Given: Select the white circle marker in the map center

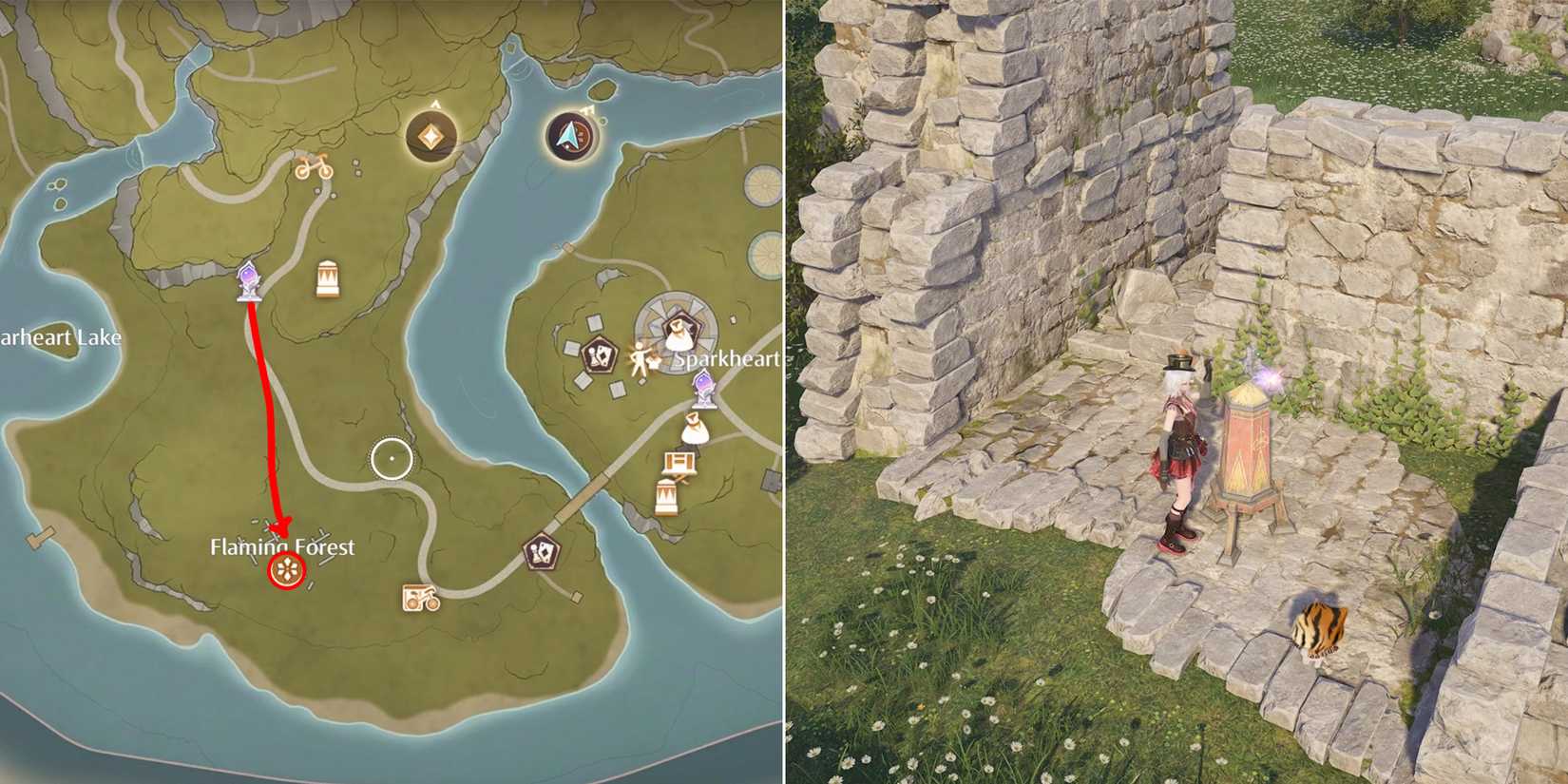Looking at the screenshot, I should 392,457.
